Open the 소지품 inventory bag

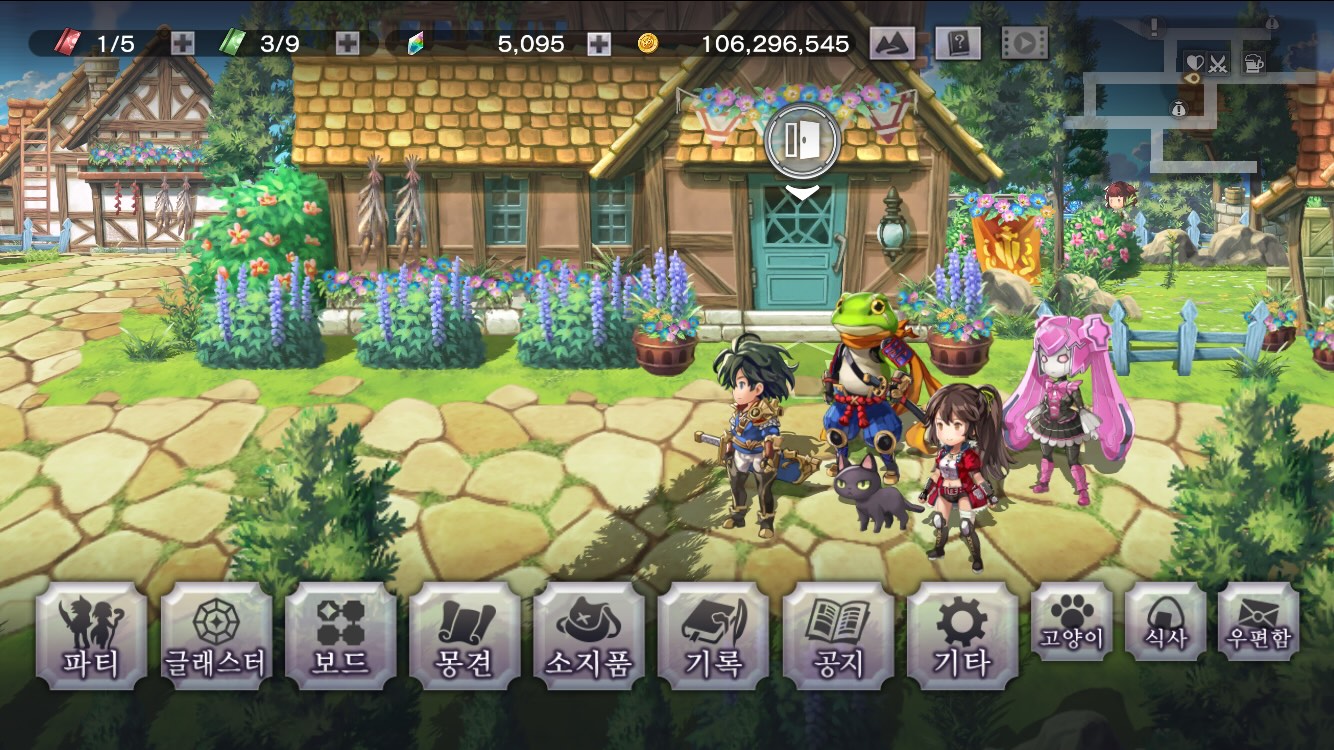589,636
